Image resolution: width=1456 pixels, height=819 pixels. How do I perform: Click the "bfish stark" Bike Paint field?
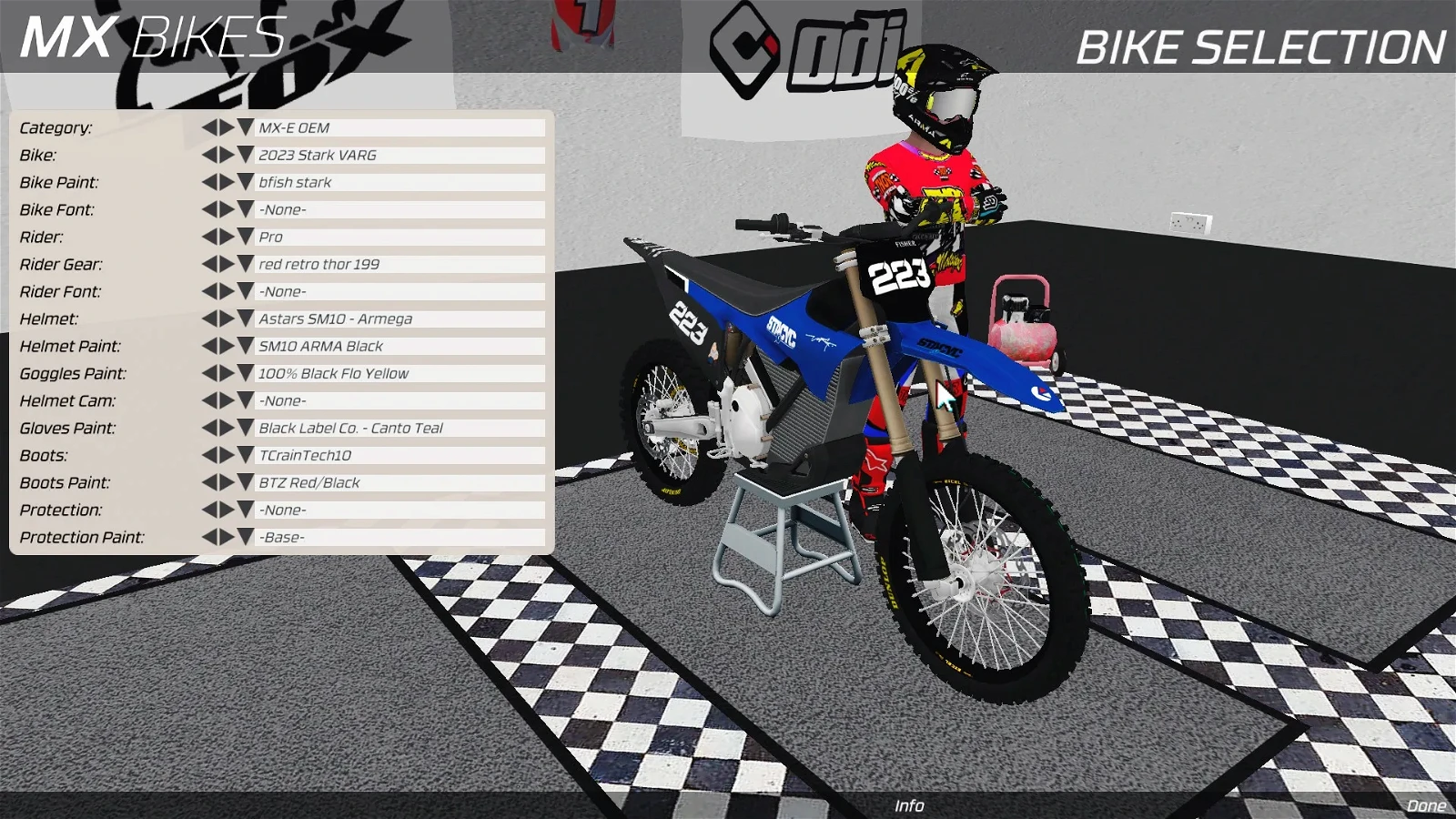click(391, 182)
